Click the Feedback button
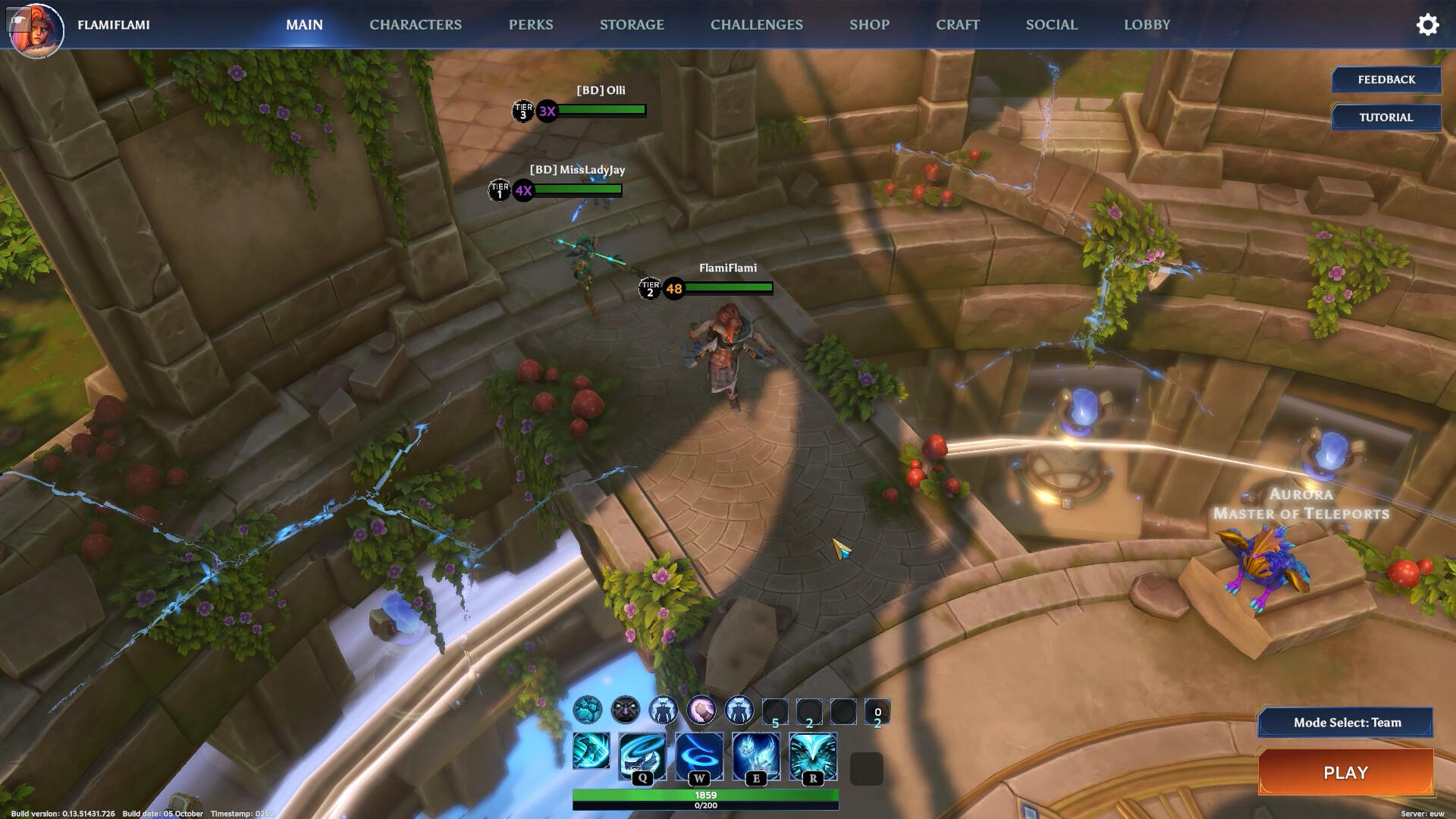Screen dimensions: 1456x819 tap(1386, 80)
